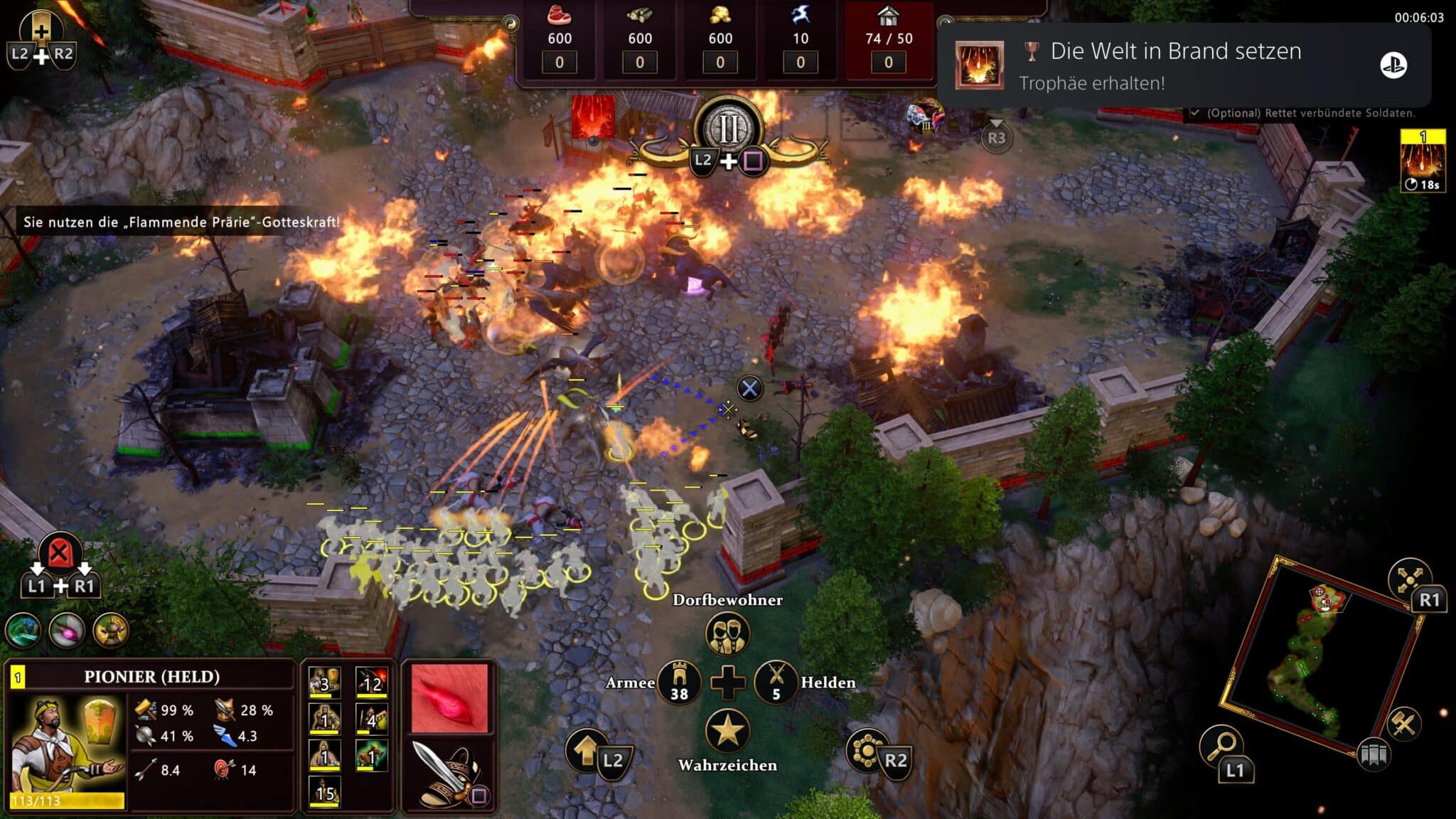Screen dimensions: 1456x819
Task: Select the Armee group with 38 units
Action: click(679, 682)
